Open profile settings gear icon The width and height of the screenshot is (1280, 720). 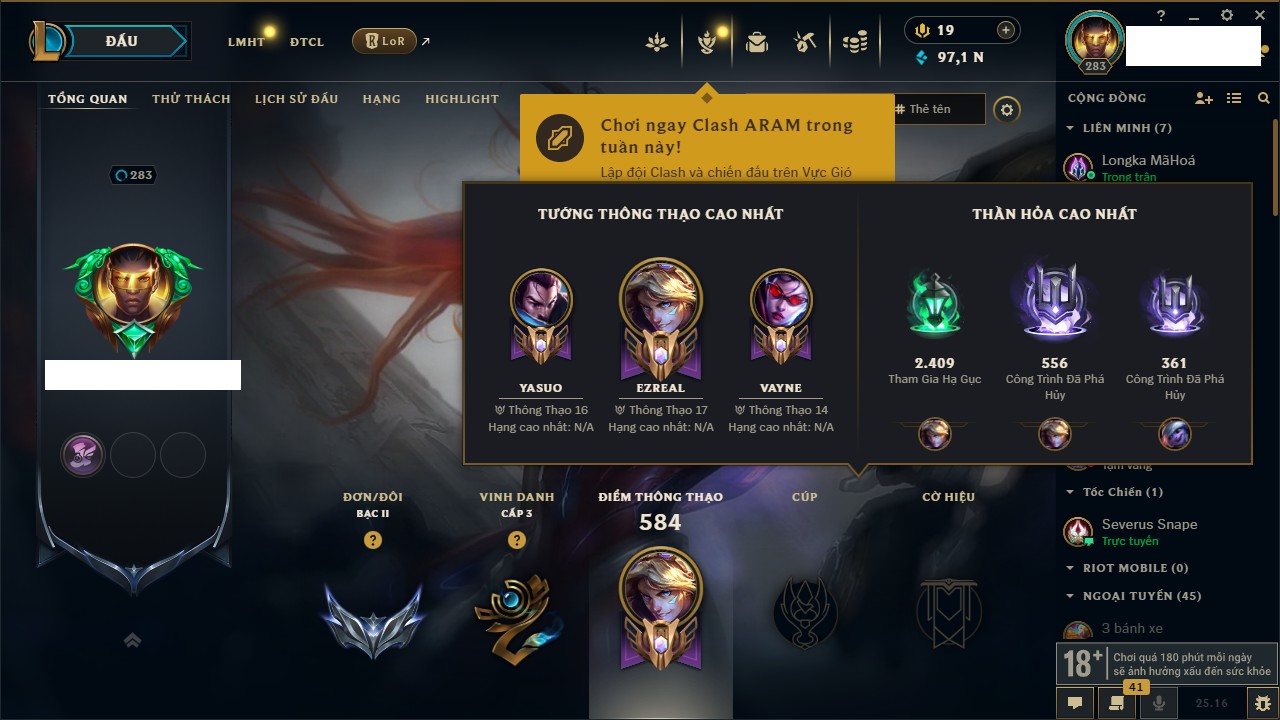click(1007, 109)
